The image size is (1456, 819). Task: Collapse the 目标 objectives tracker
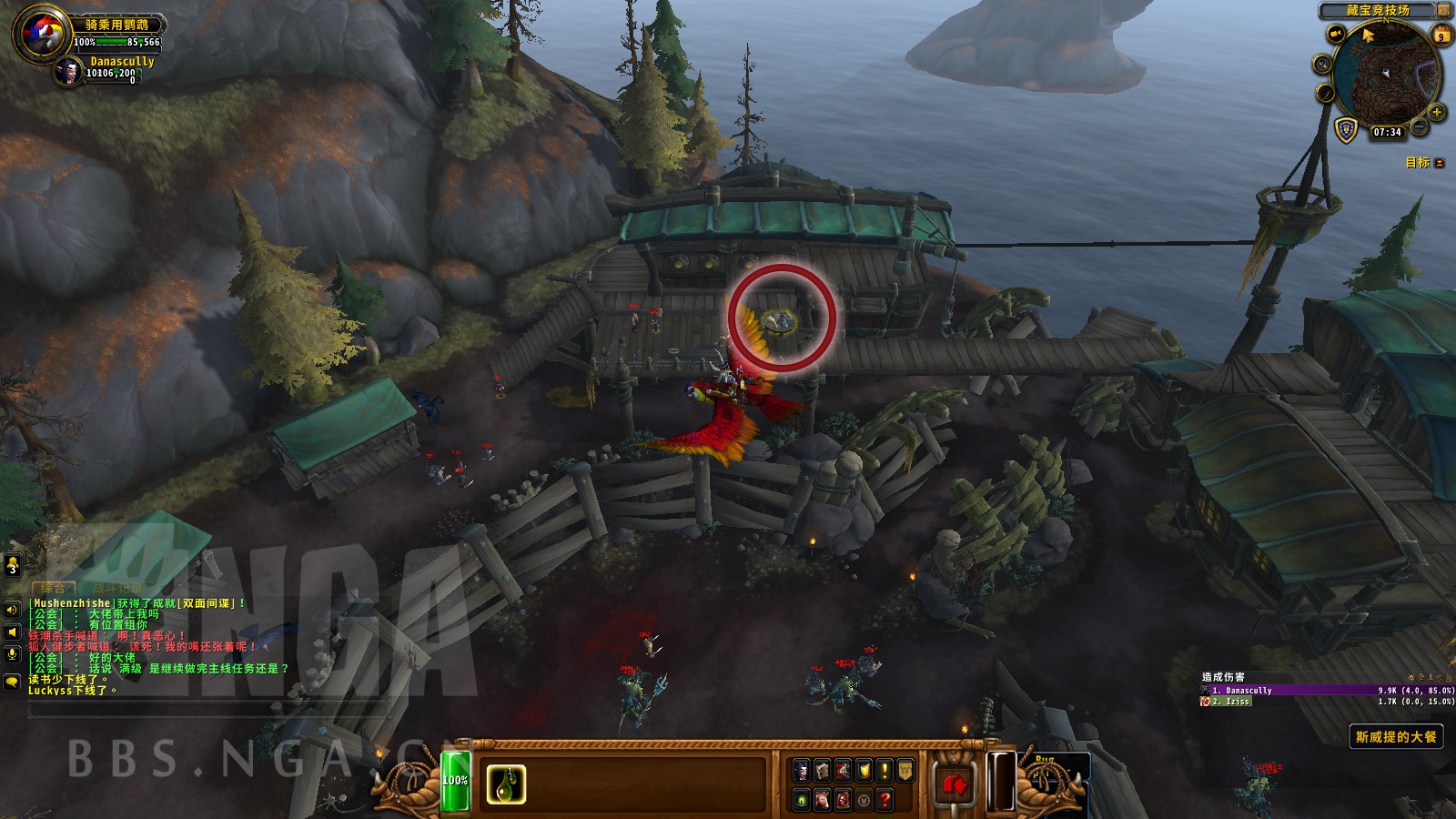coord(1440,163)
